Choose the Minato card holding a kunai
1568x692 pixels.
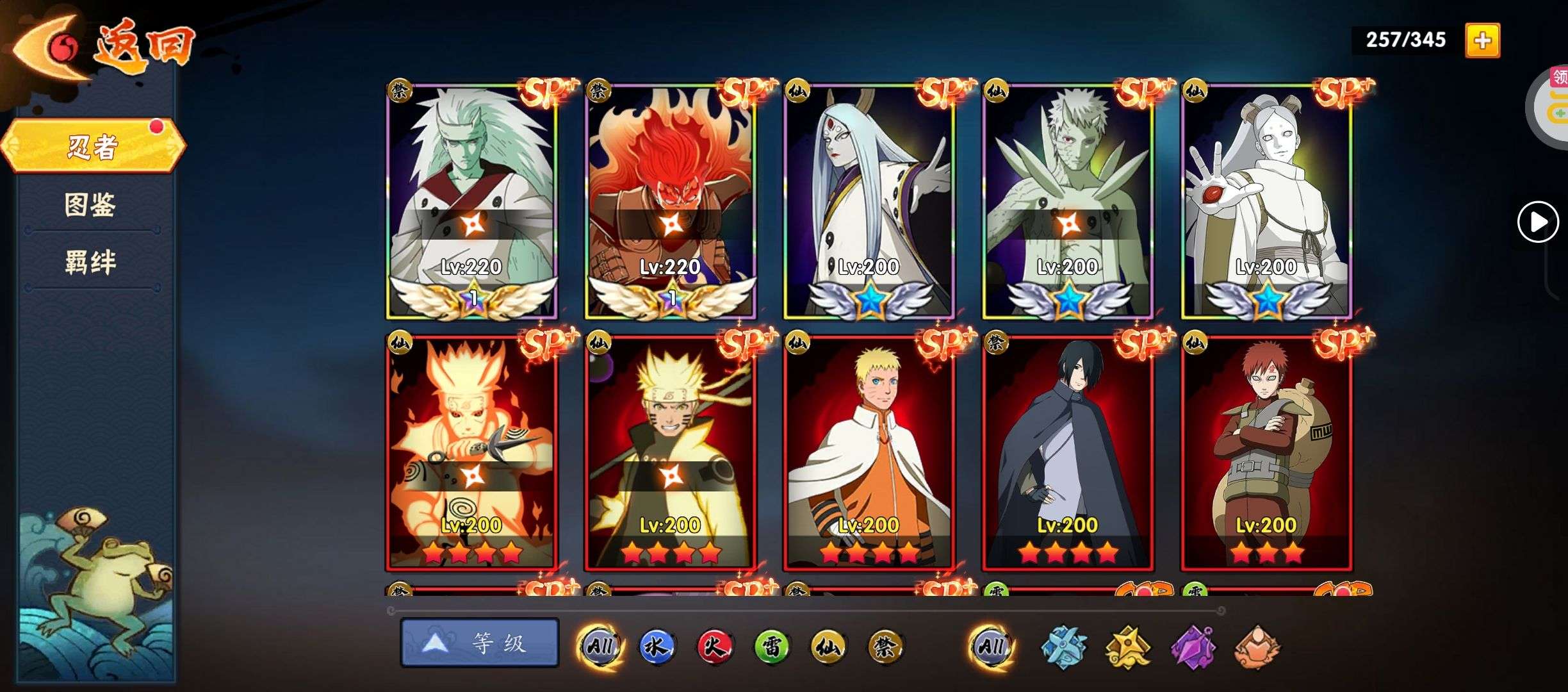click(472, 452)
